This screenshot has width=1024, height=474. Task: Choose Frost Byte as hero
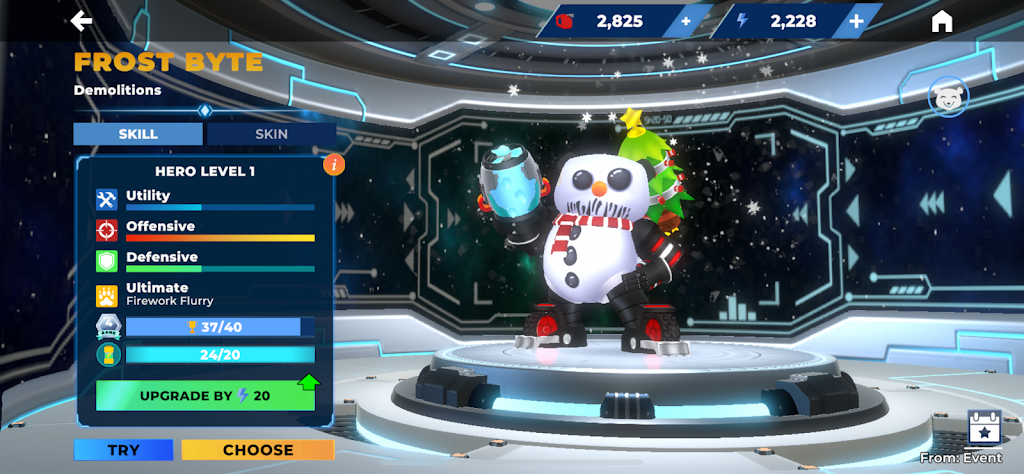pyautogui.click(x=258, y=450)
